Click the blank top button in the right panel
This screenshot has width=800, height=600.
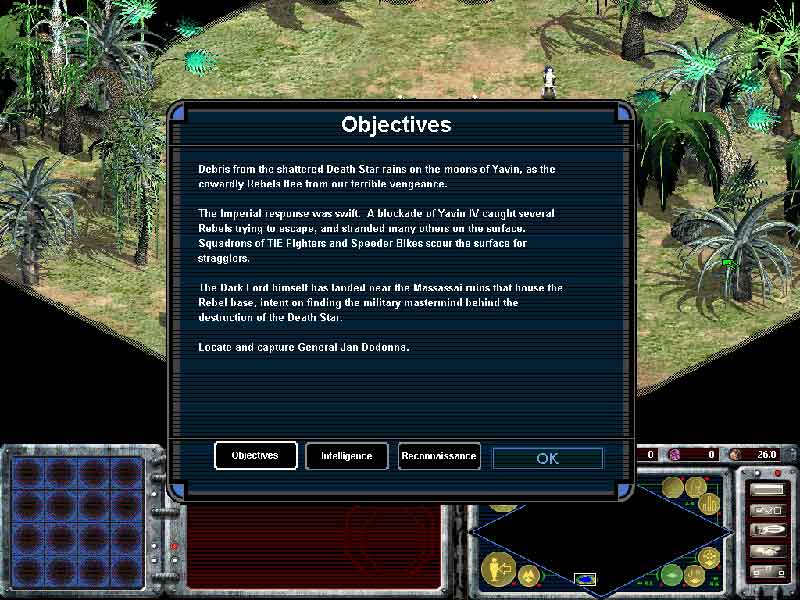tap(767, 490)
